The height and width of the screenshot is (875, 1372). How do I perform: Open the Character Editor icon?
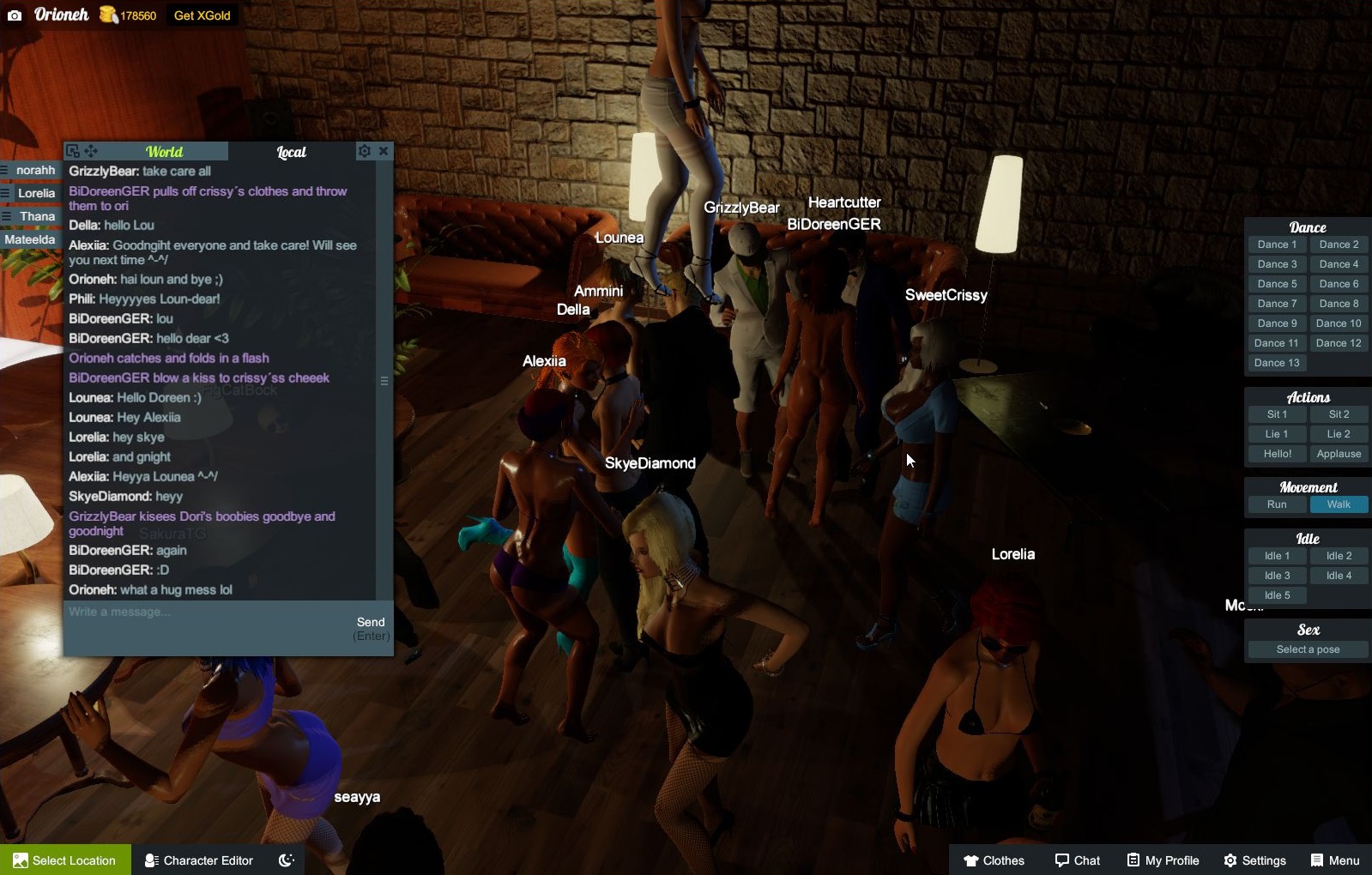coord(151,860)
